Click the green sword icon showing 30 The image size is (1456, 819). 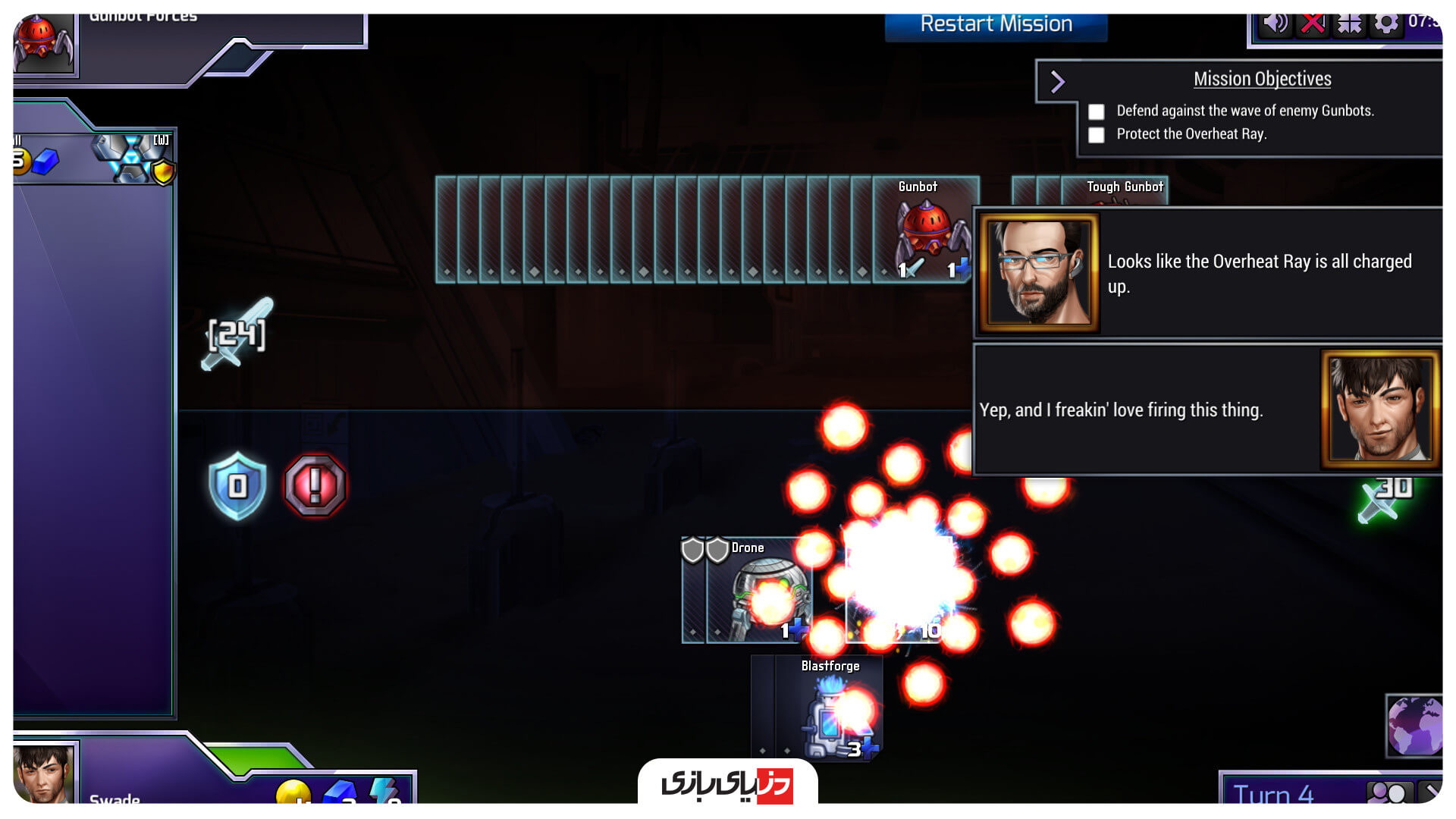tap(1385, 498)
